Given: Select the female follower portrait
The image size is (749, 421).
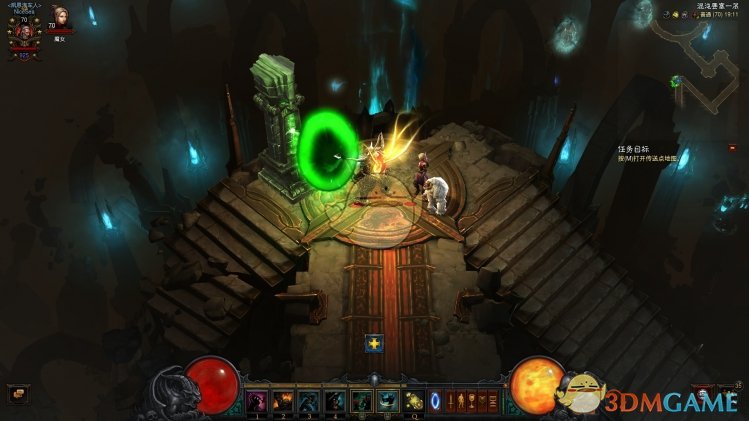Looking at the screenshot, I should click(x=60, y=16).
